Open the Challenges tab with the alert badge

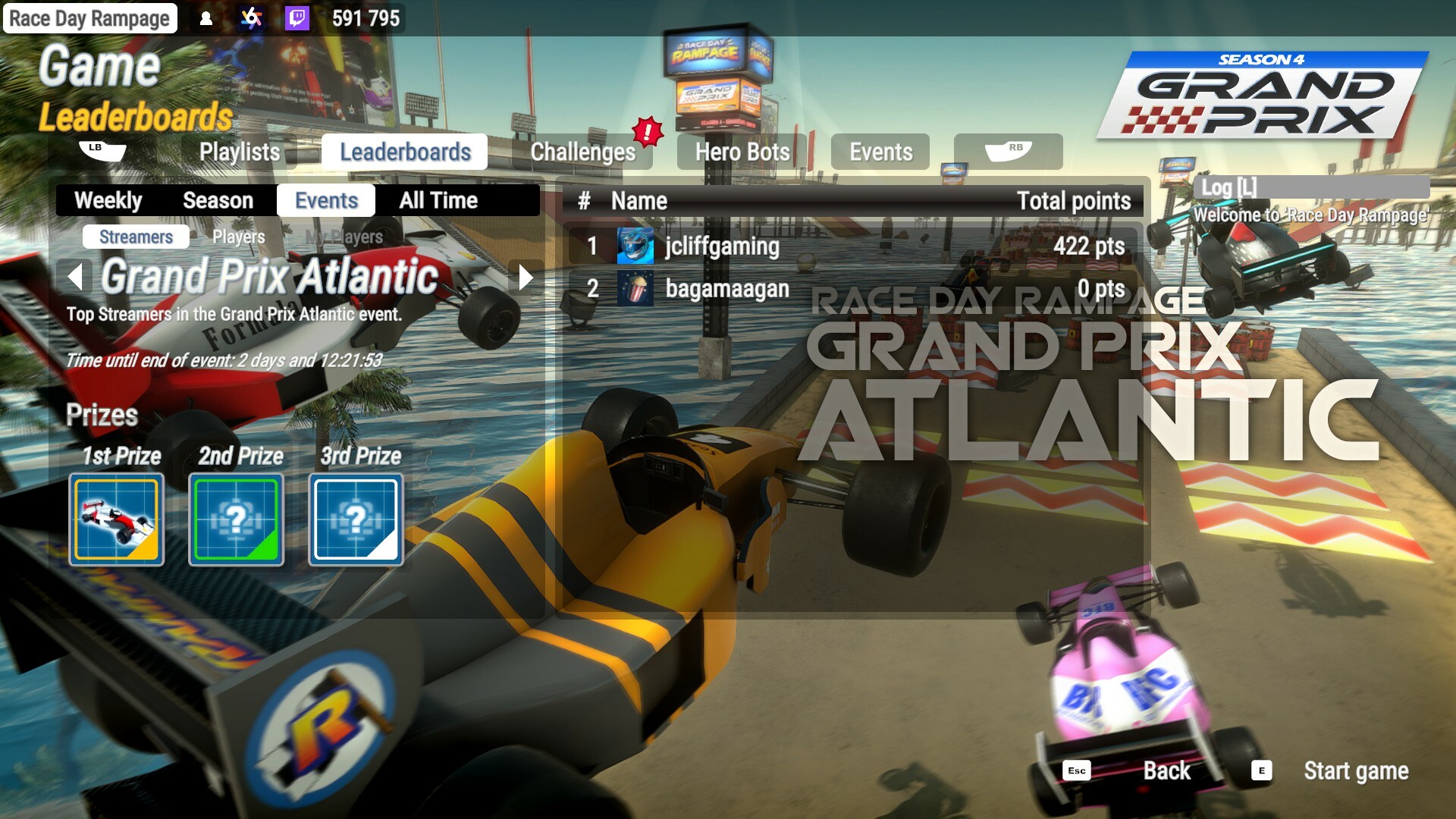pos(585,152)
